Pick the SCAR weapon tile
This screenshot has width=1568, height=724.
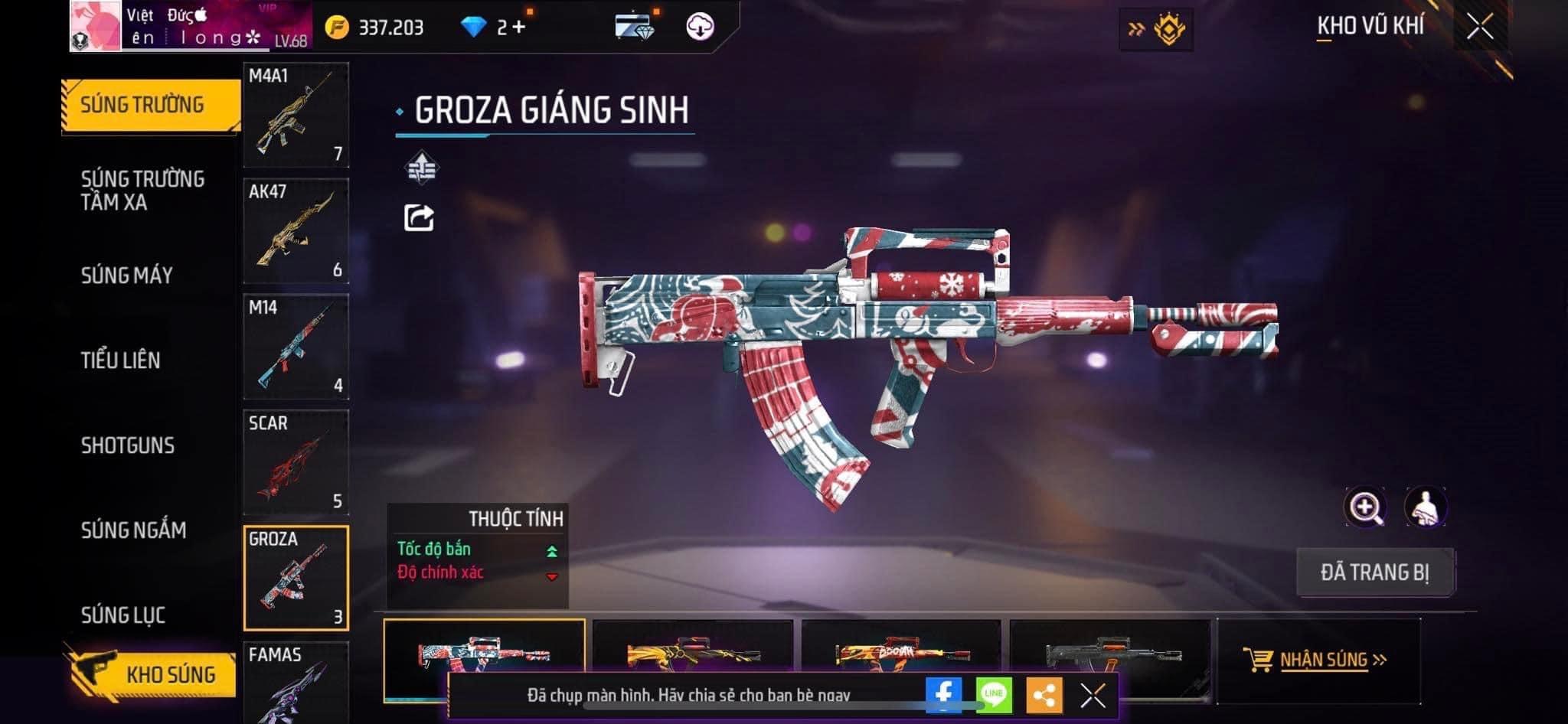point(296,462)
